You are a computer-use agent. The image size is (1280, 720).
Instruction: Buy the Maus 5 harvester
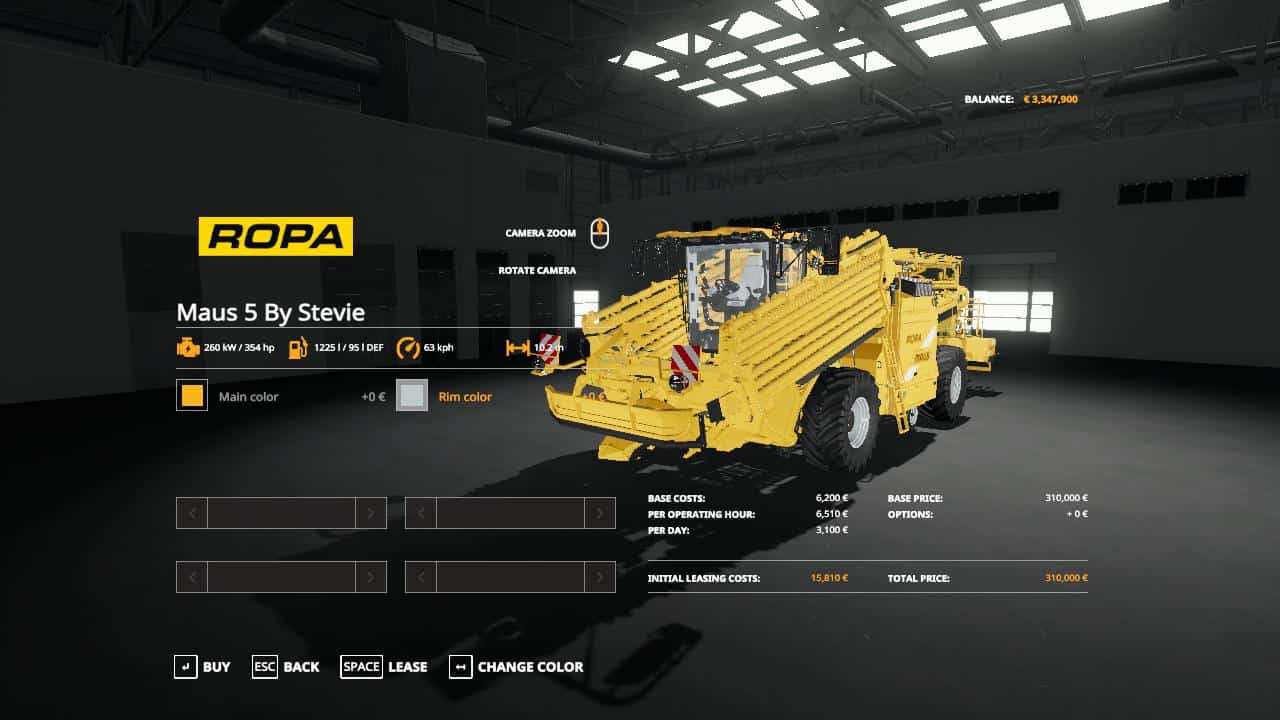click(x=202, y=667)
